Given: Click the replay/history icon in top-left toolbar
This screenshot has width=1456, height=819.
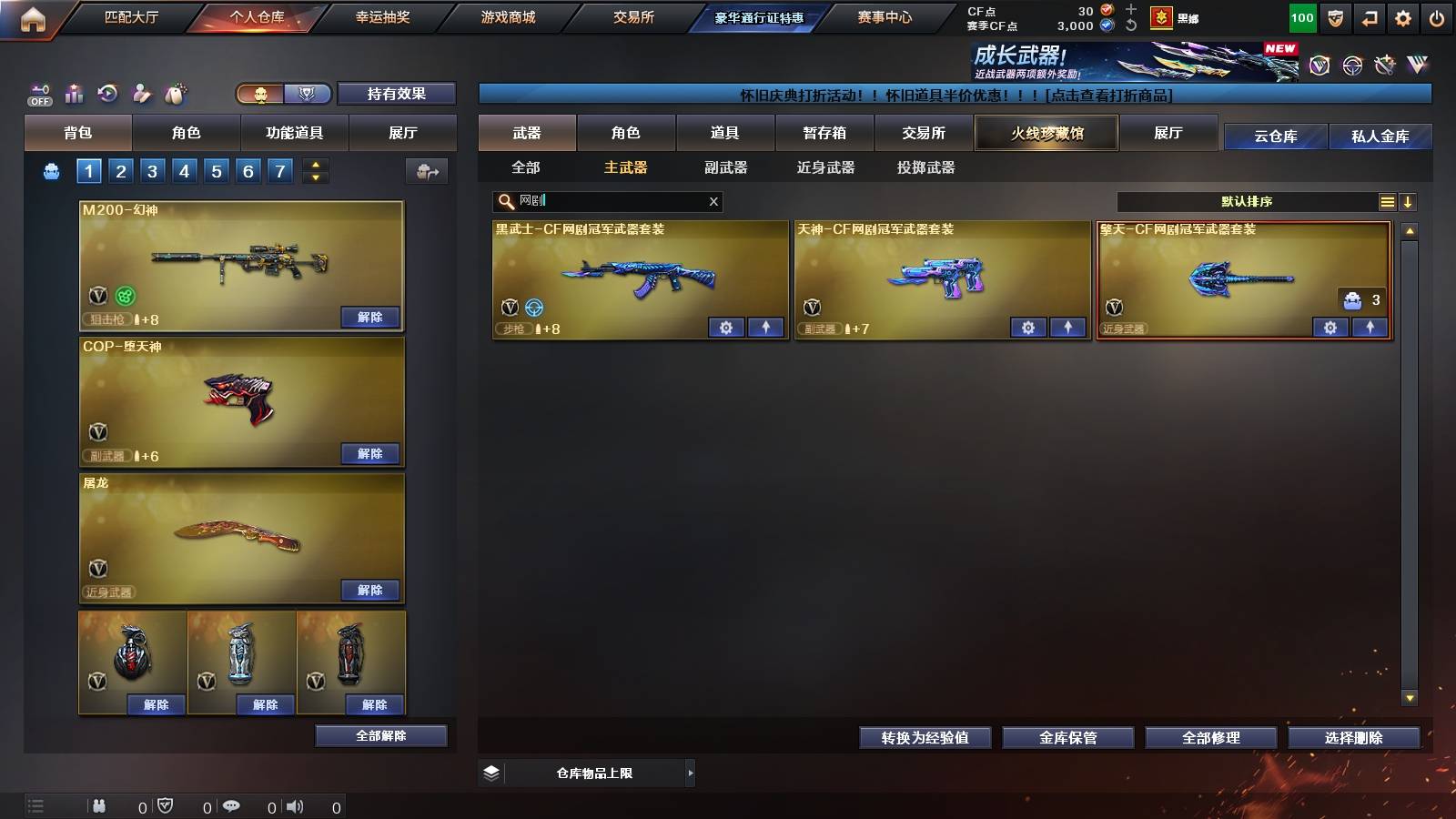Looking at the screenshot, I should [107, 94].
